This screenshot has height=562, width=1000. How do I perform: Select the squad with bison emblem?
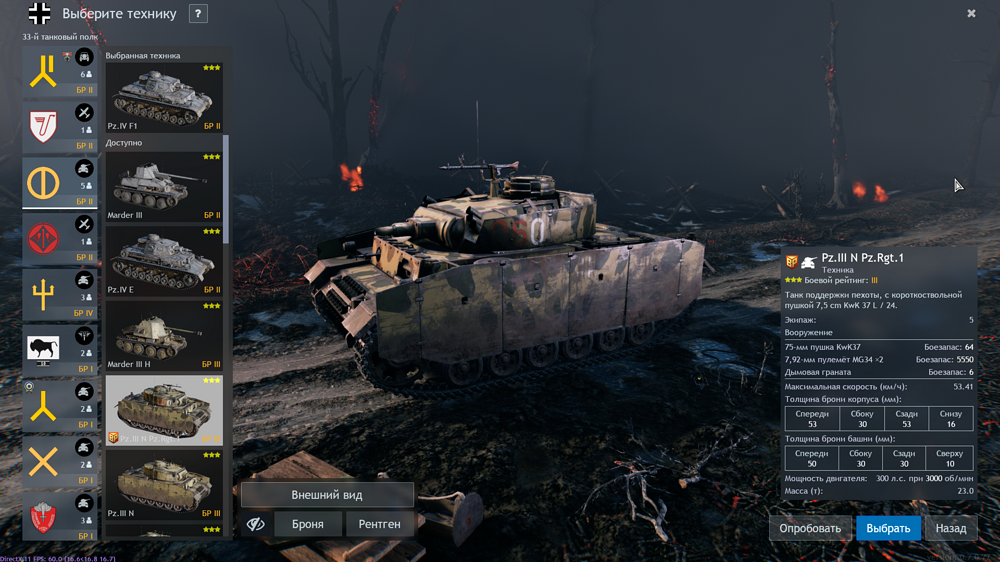point(60,350)
